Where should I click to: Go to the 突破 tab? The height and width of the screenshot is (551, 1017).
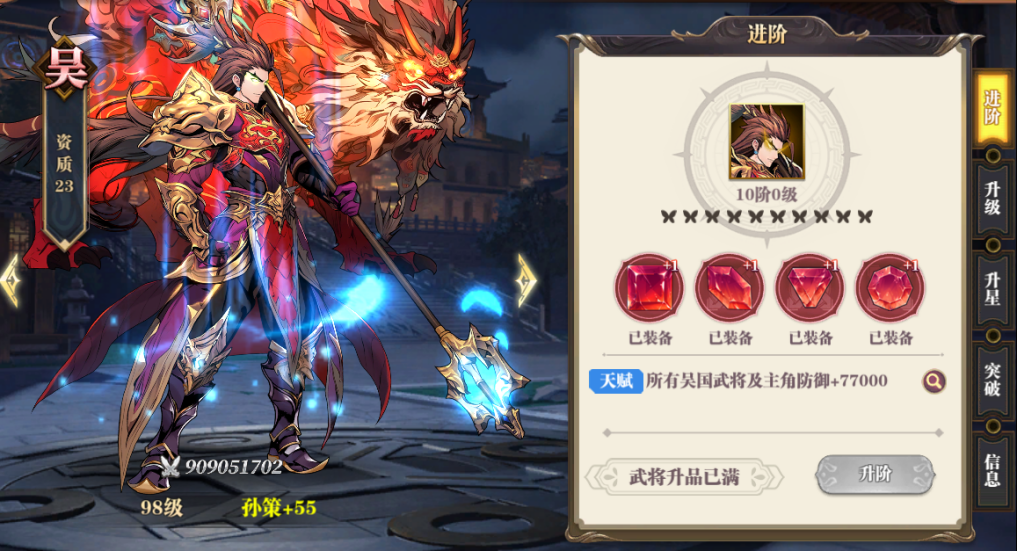tap(992, 378)
